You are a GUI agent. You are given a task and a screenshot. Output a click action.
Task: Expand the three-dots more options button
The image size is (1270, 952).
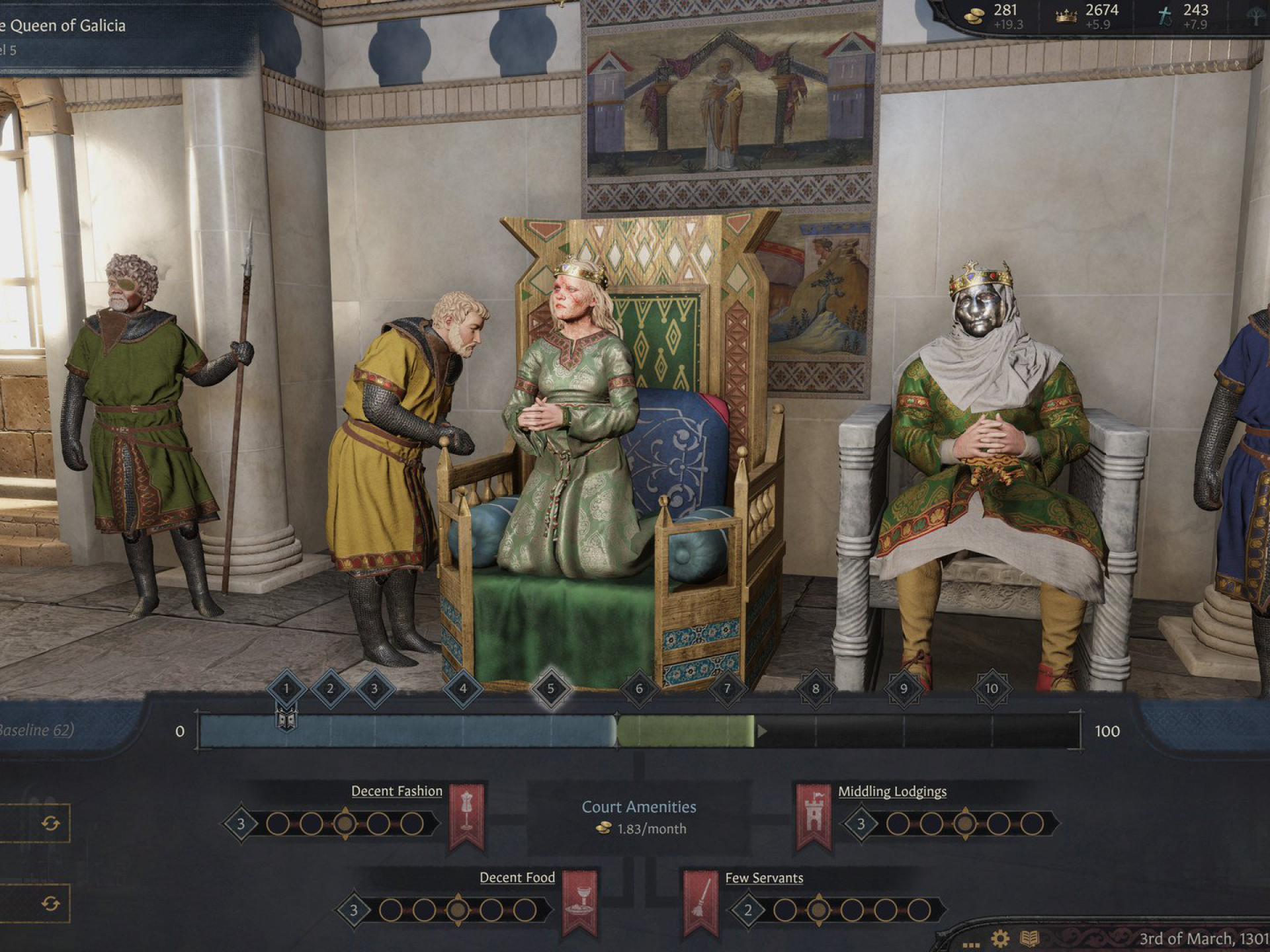[970, 943]
